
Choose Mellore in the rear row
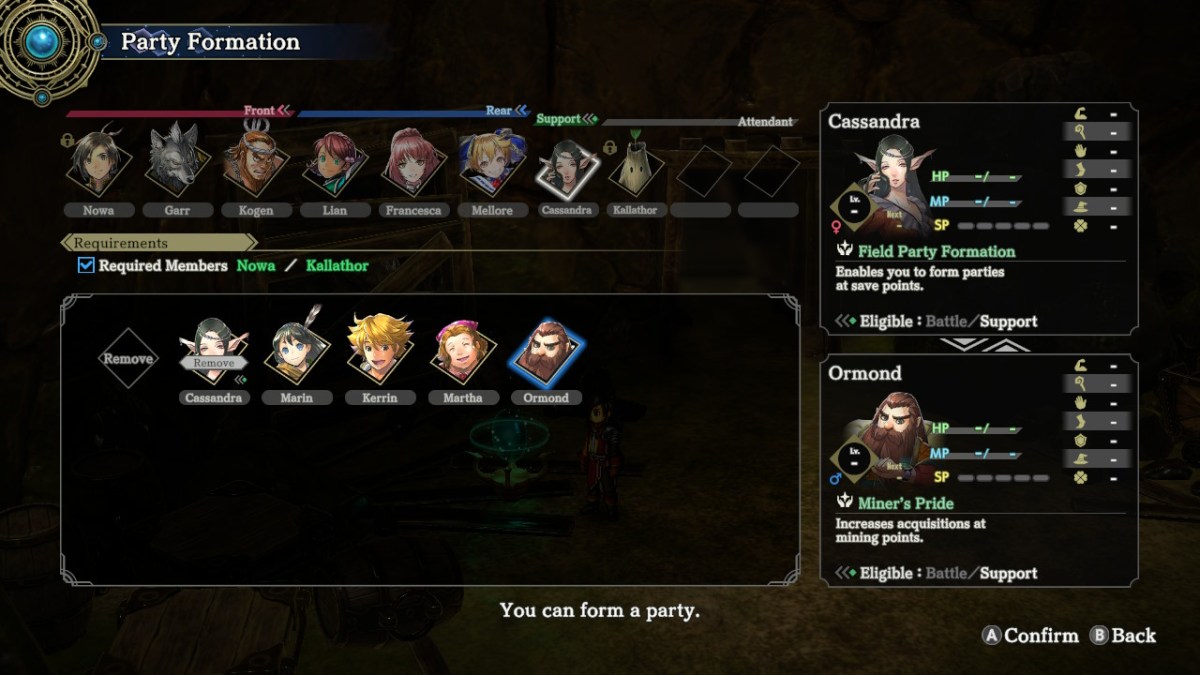[x=491, y=163]
